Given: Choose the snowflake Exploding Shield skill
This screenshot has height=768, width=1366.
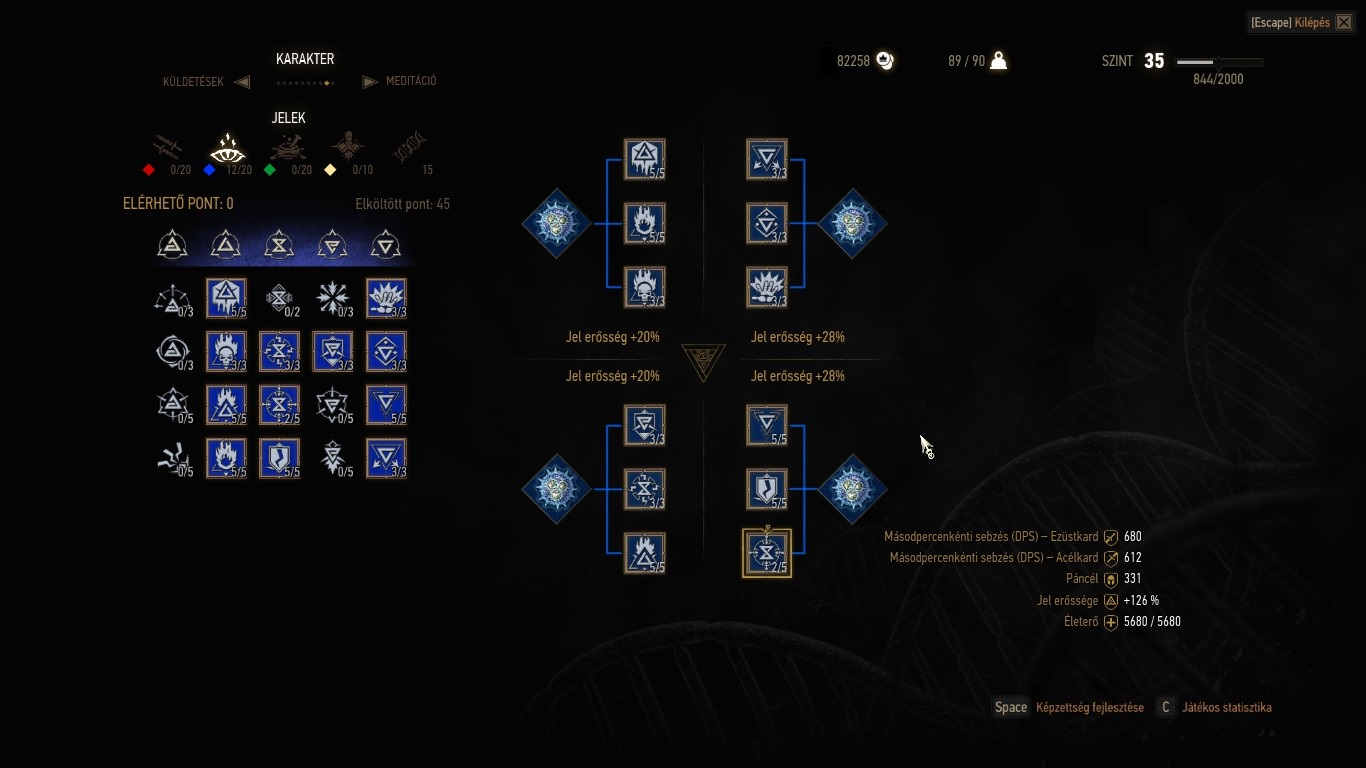Looking at the screenshot, I should pos(332,298).
